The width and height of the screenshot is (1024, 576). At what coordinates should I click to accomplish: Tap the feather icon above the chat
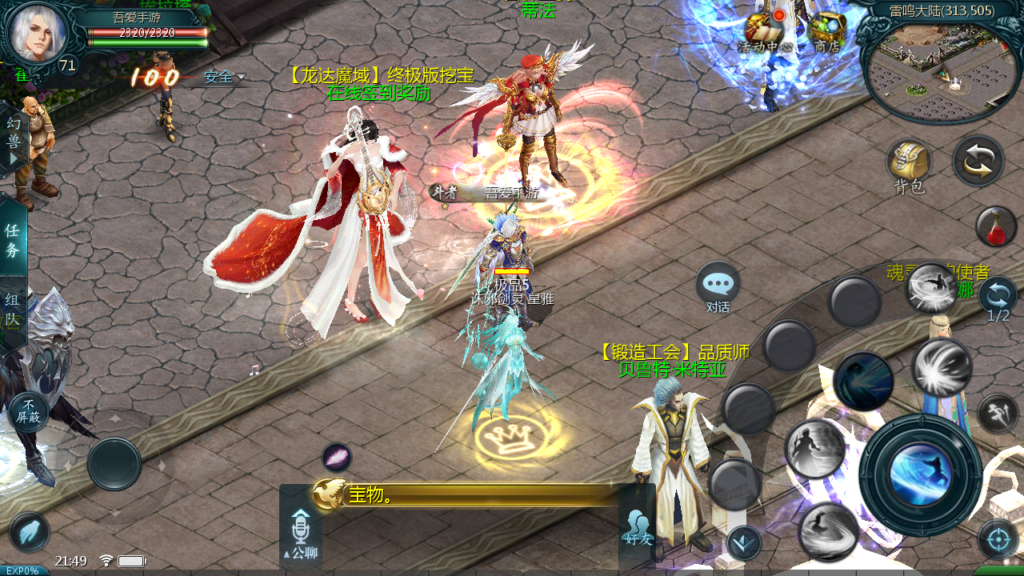pos(336,458)
